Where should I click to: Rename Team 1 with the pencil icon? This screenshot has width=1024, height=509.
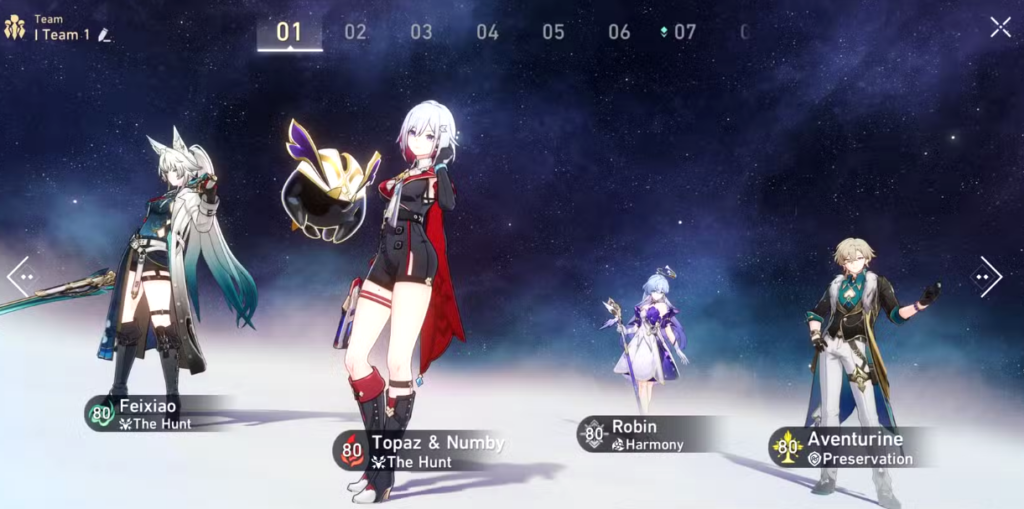pyautogui.click(x=104, y=35)
